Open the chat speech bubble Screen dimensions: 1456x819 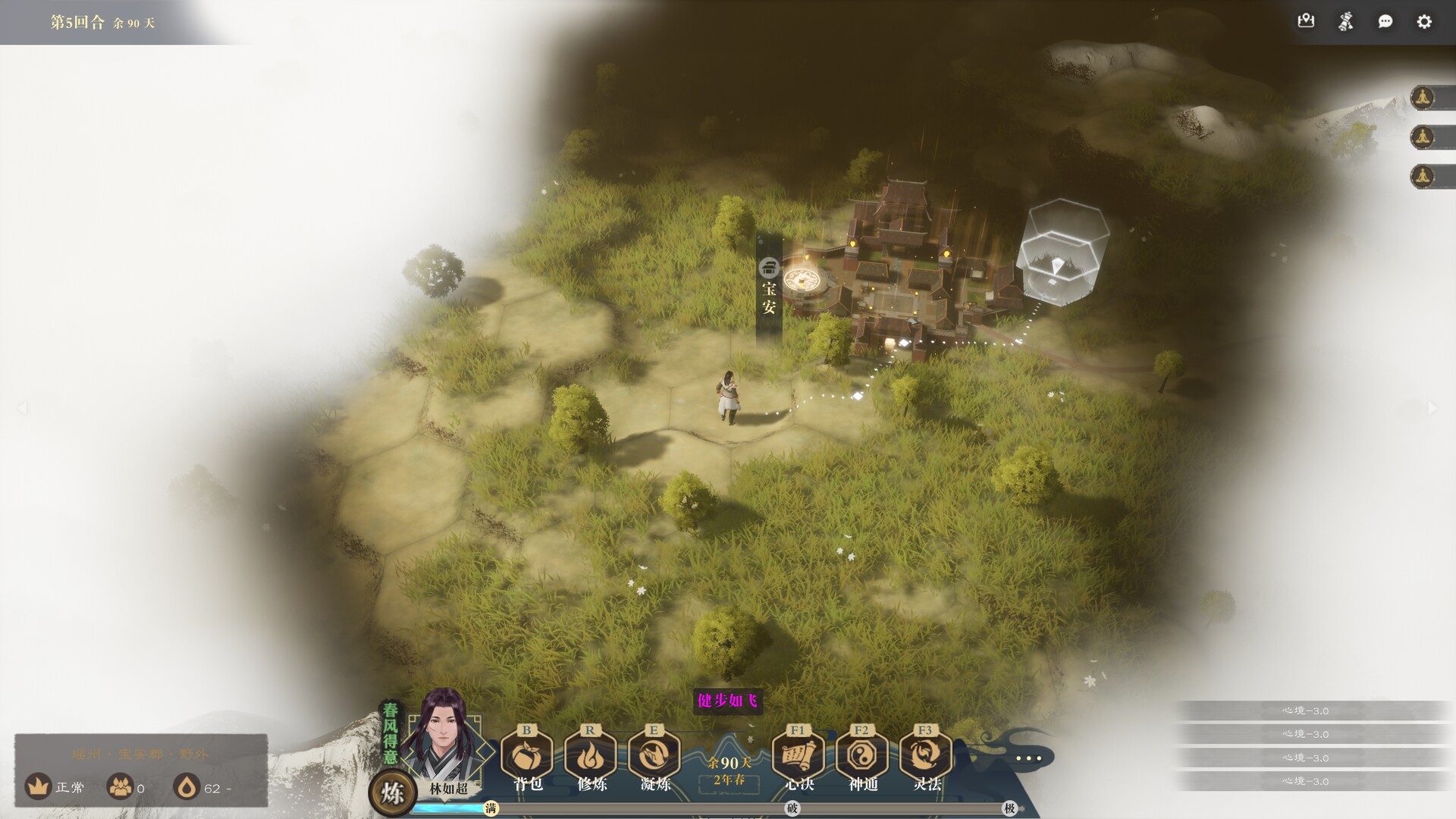1385,21
